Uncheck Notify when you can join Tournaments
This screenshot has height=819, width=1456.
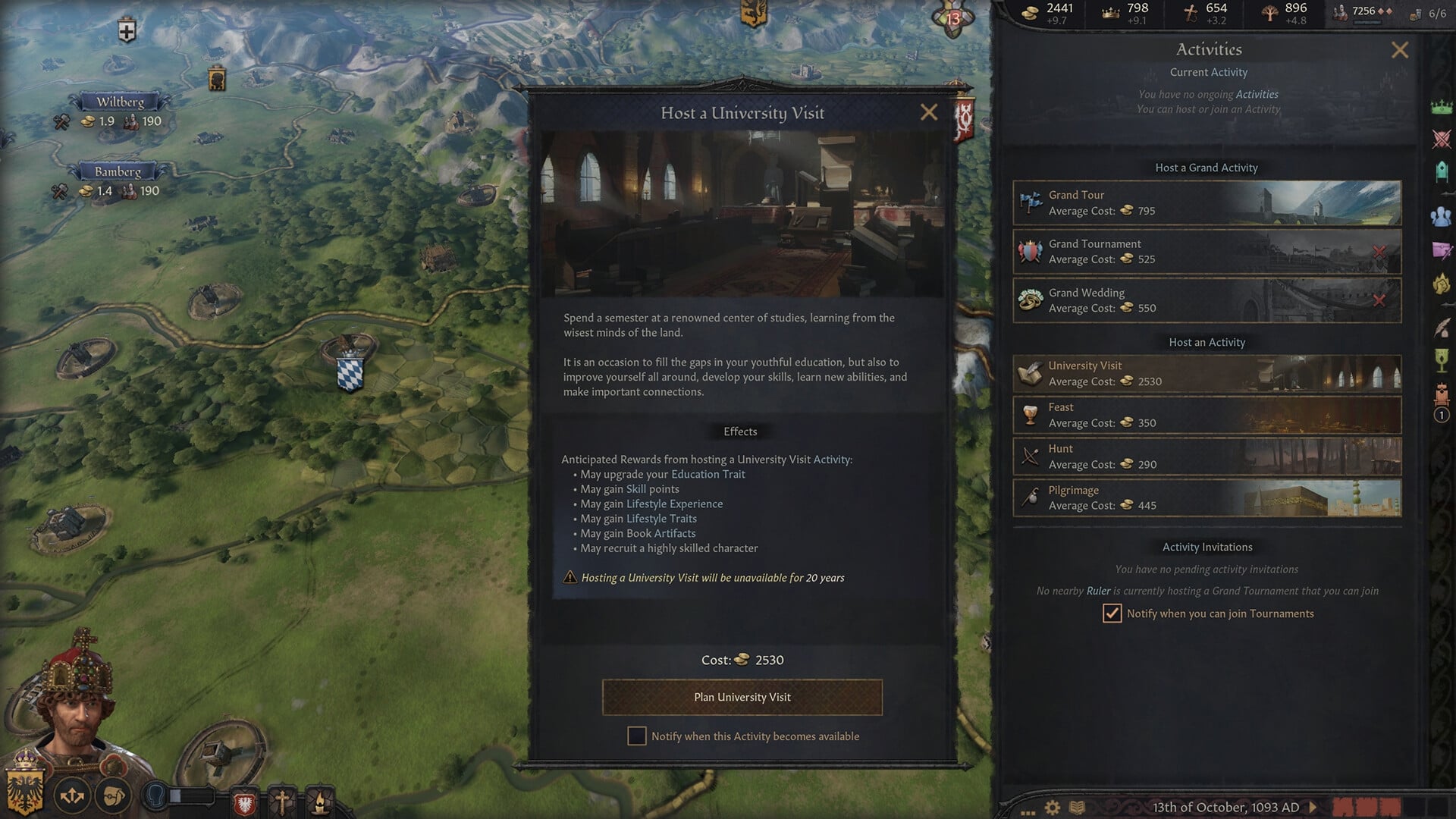coord(1112,613)
